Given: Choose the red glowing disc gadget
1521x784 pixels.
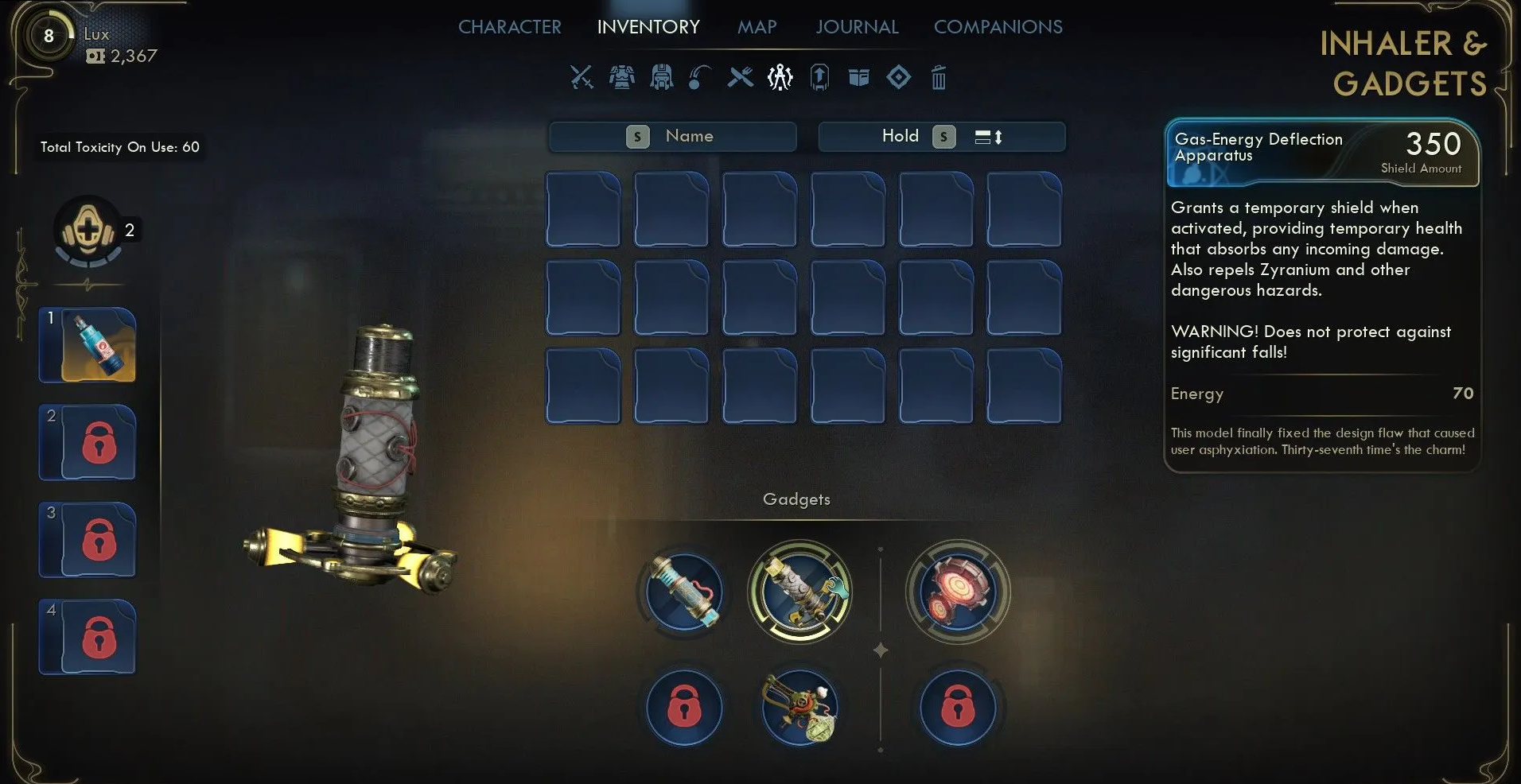Looking at the screenshot, I should [958, 592].
